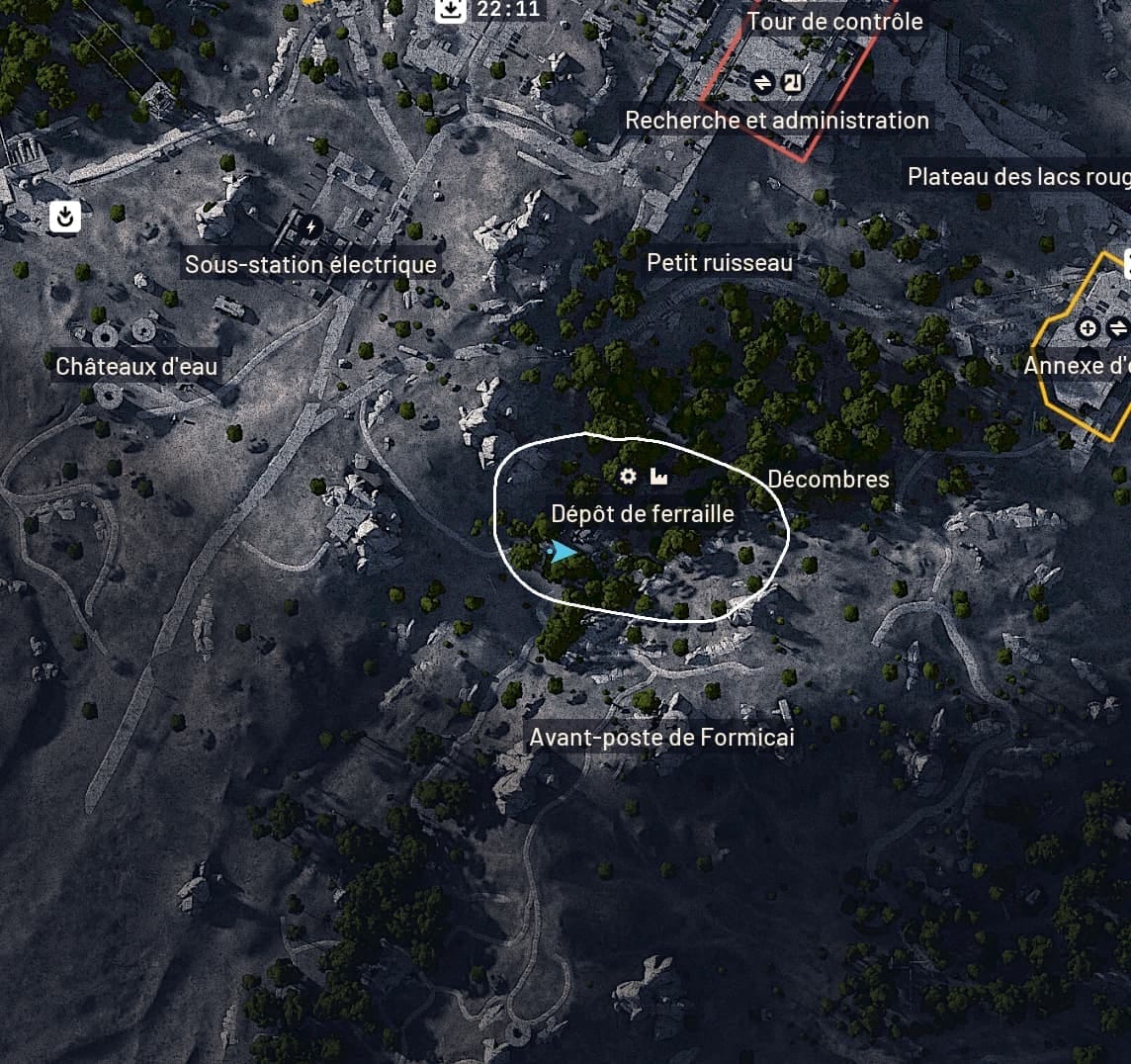This screenshot has width=1131, height=1064.
Task: Choose the Châteaux d'eau map label
Action: click(136, 366)
